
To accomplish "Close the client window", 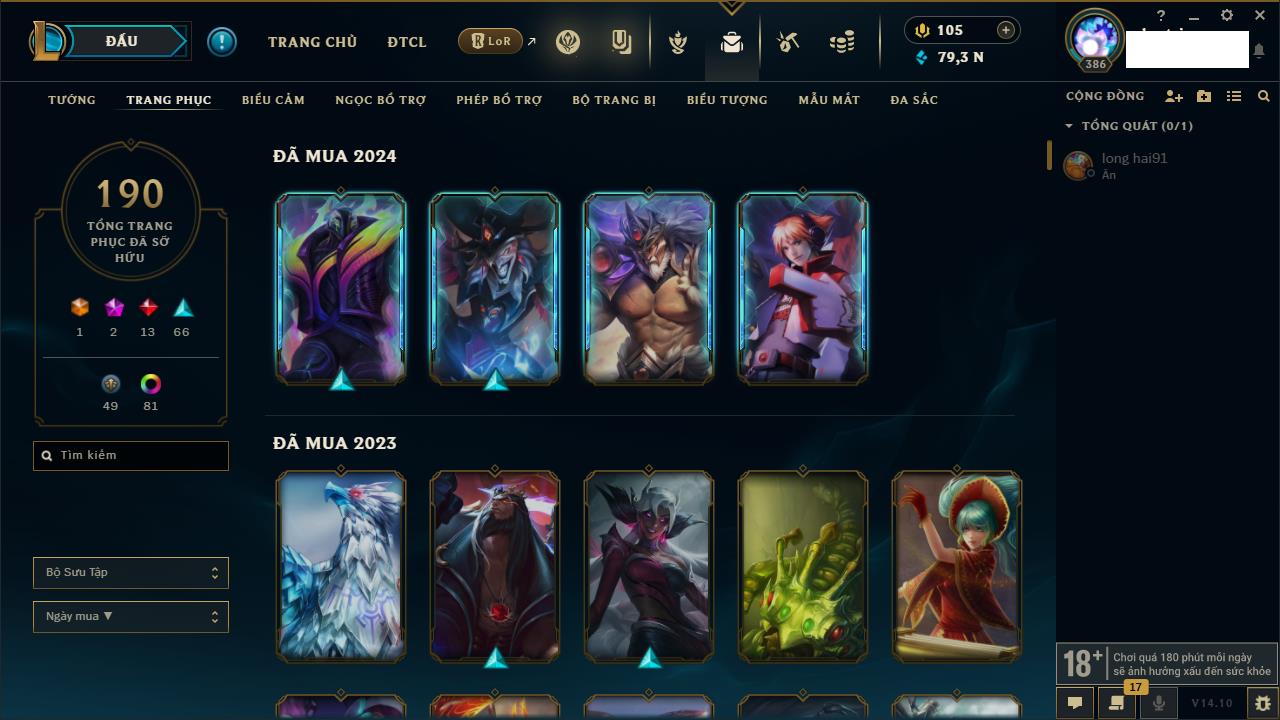I will pyautogui.click(x=1259, y=16).
